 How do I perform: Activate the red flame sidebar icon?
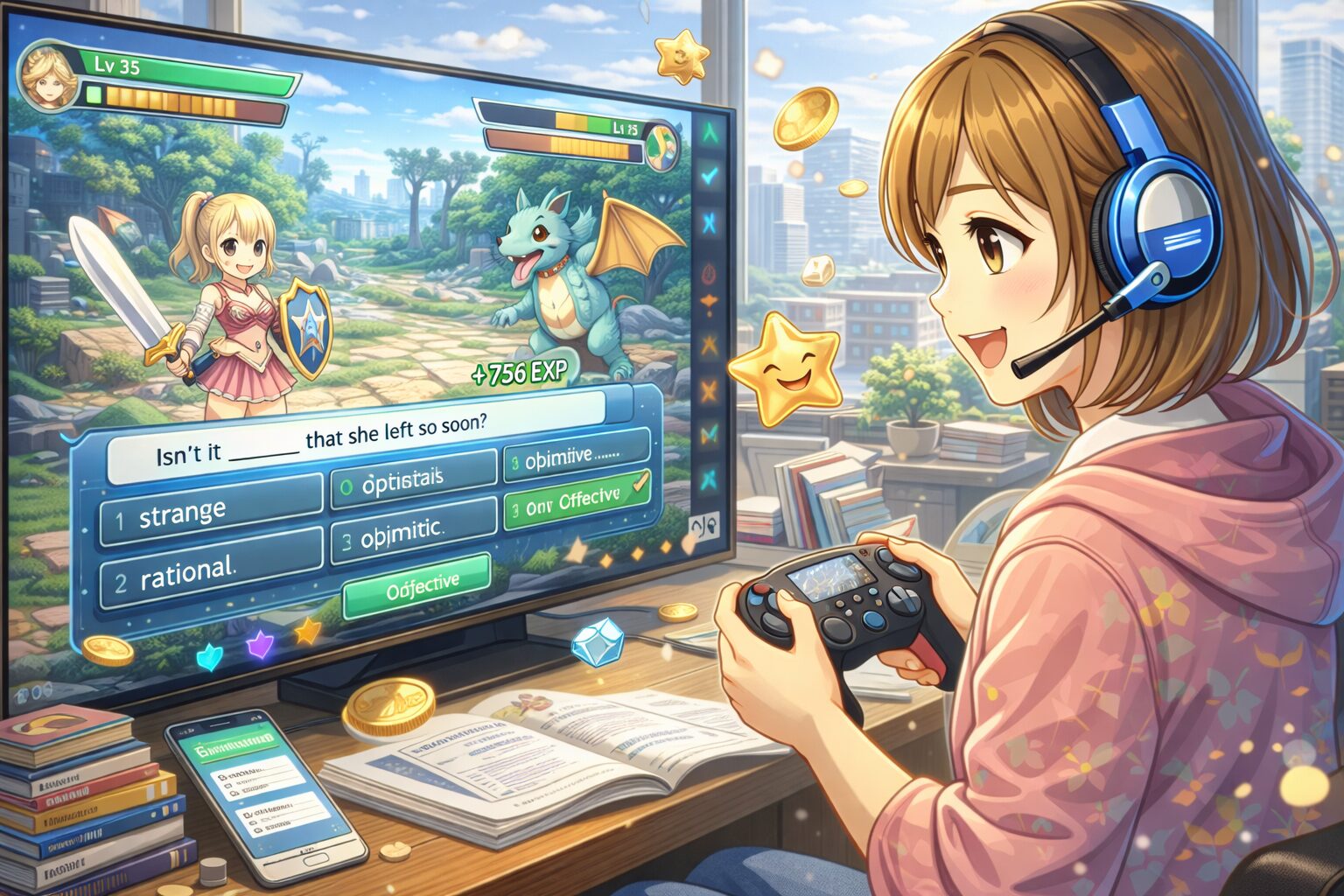point(710,272)
